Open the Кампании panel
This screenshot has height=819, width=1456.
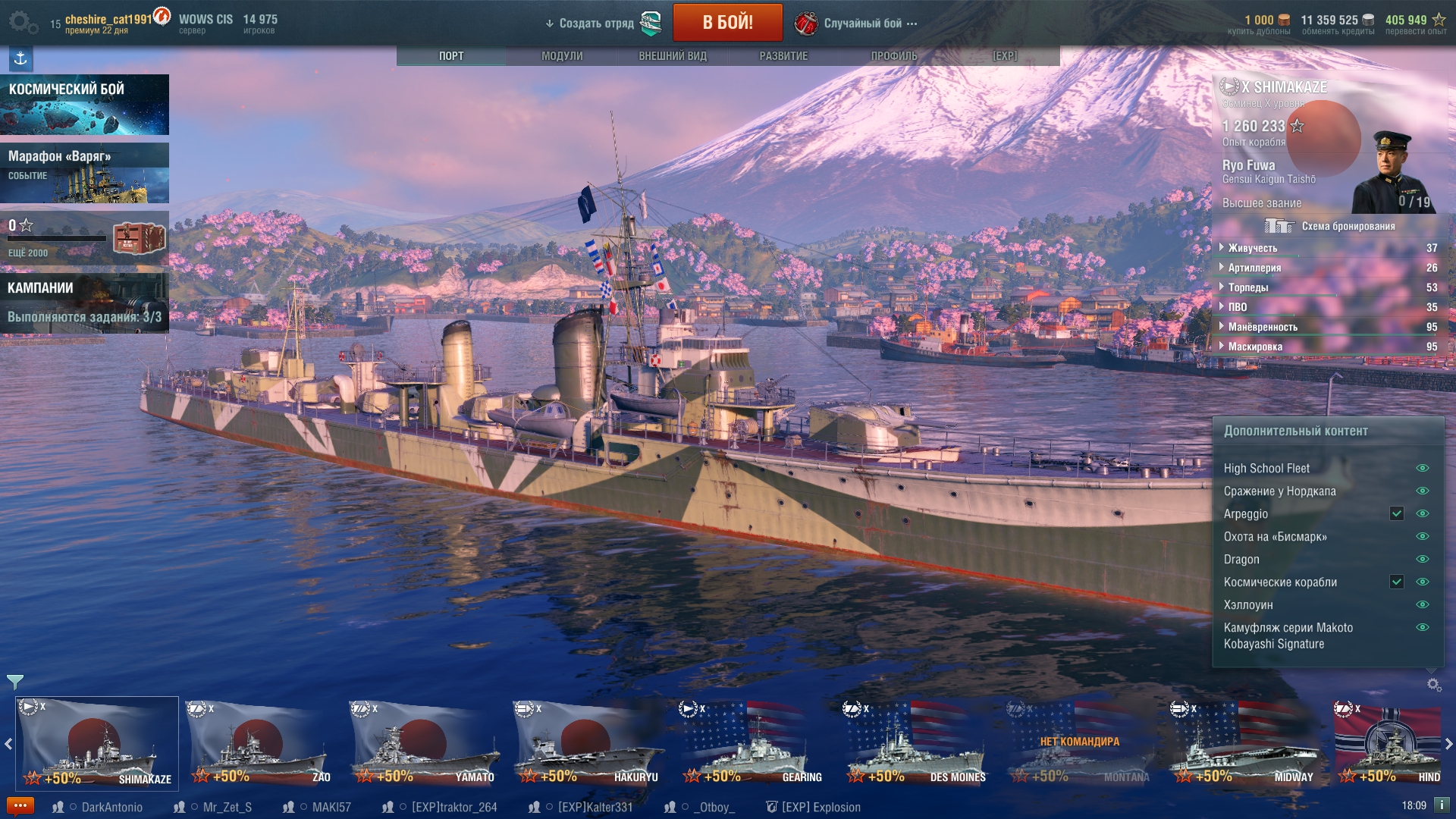tap(84, 303)
